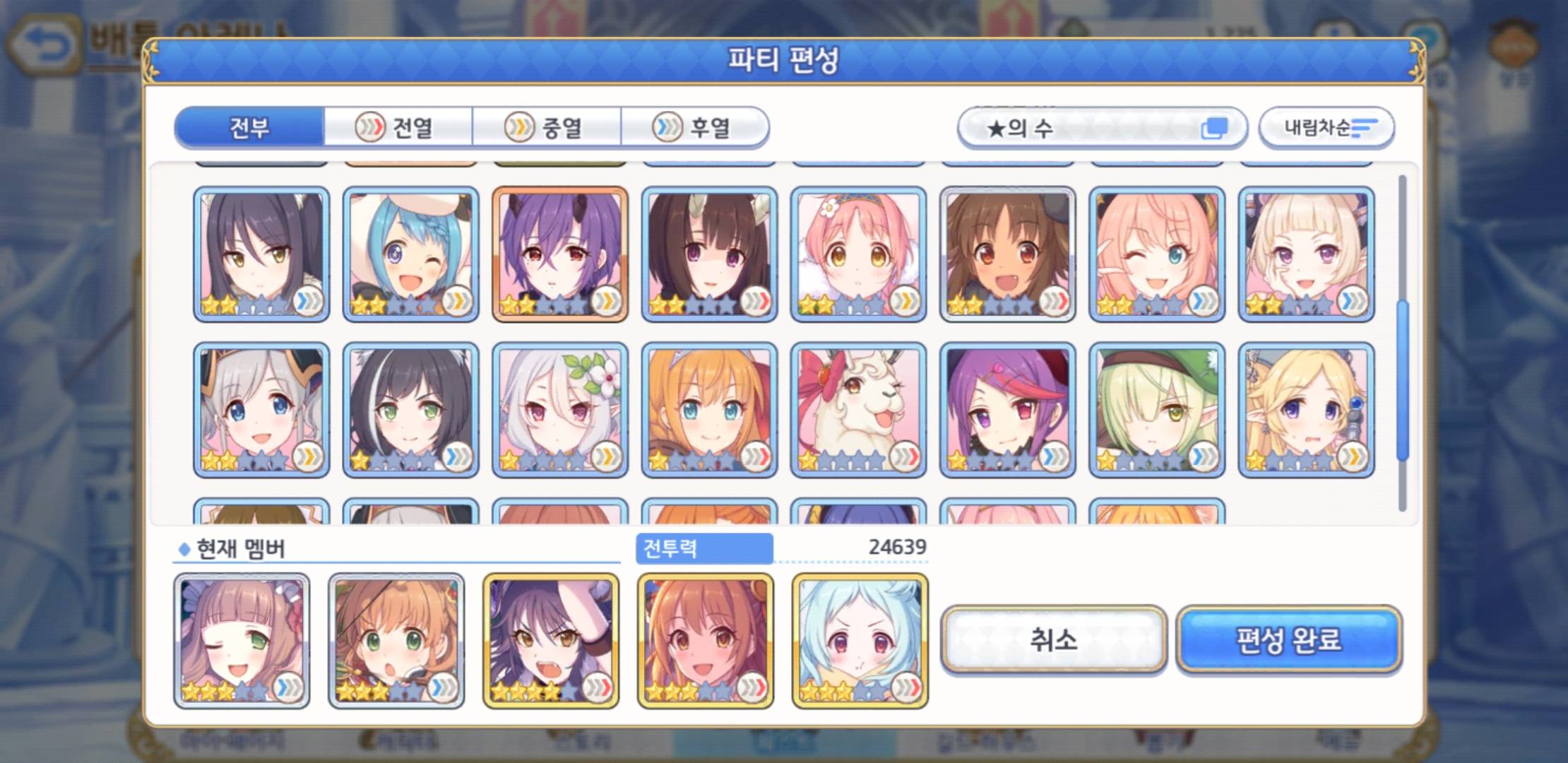Select the blue-haired winking girl portrait

coord(410,254)
